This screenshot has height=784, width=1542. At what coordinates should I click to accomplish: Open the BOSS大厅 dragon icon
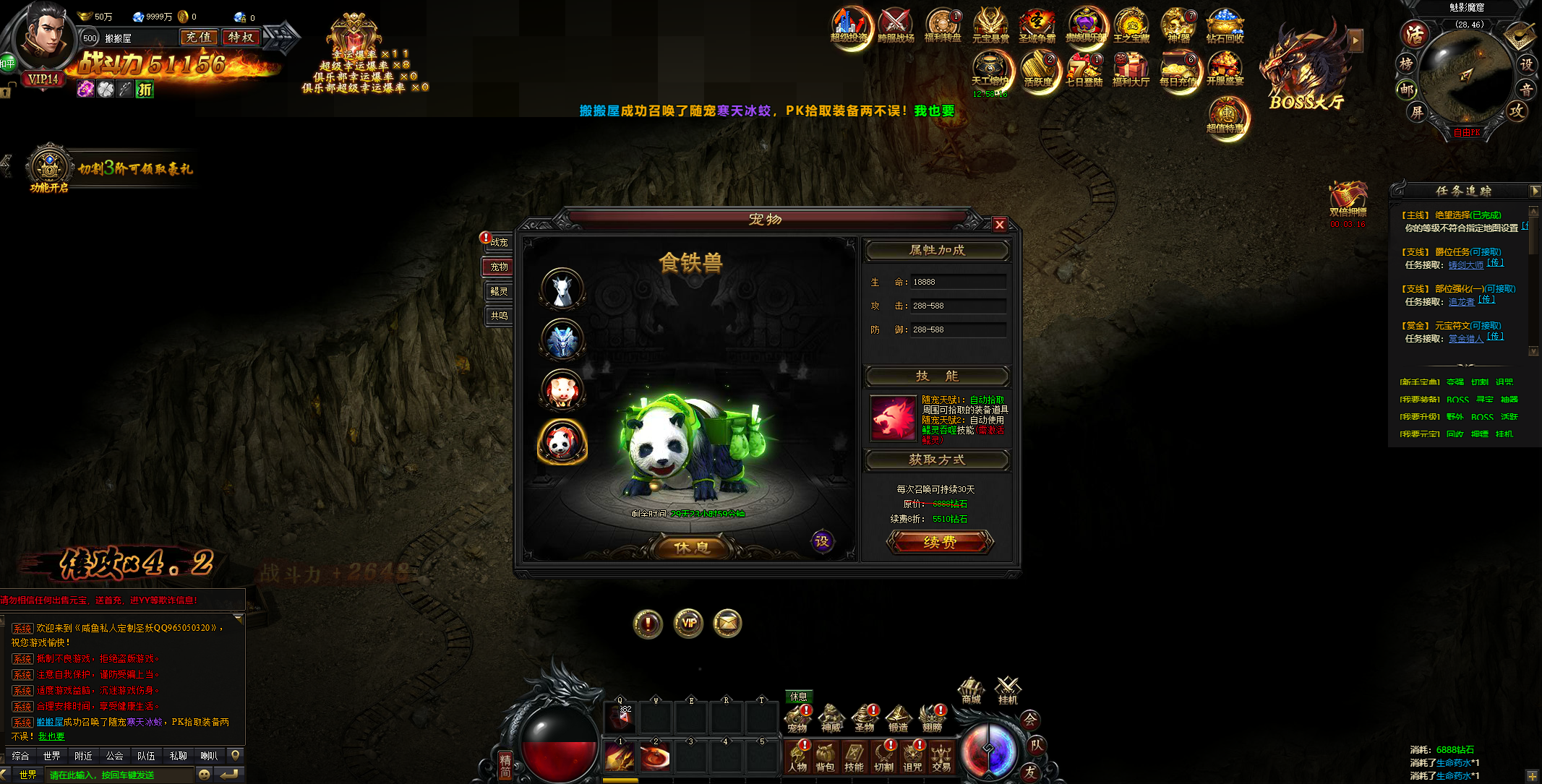(1306, 69)
